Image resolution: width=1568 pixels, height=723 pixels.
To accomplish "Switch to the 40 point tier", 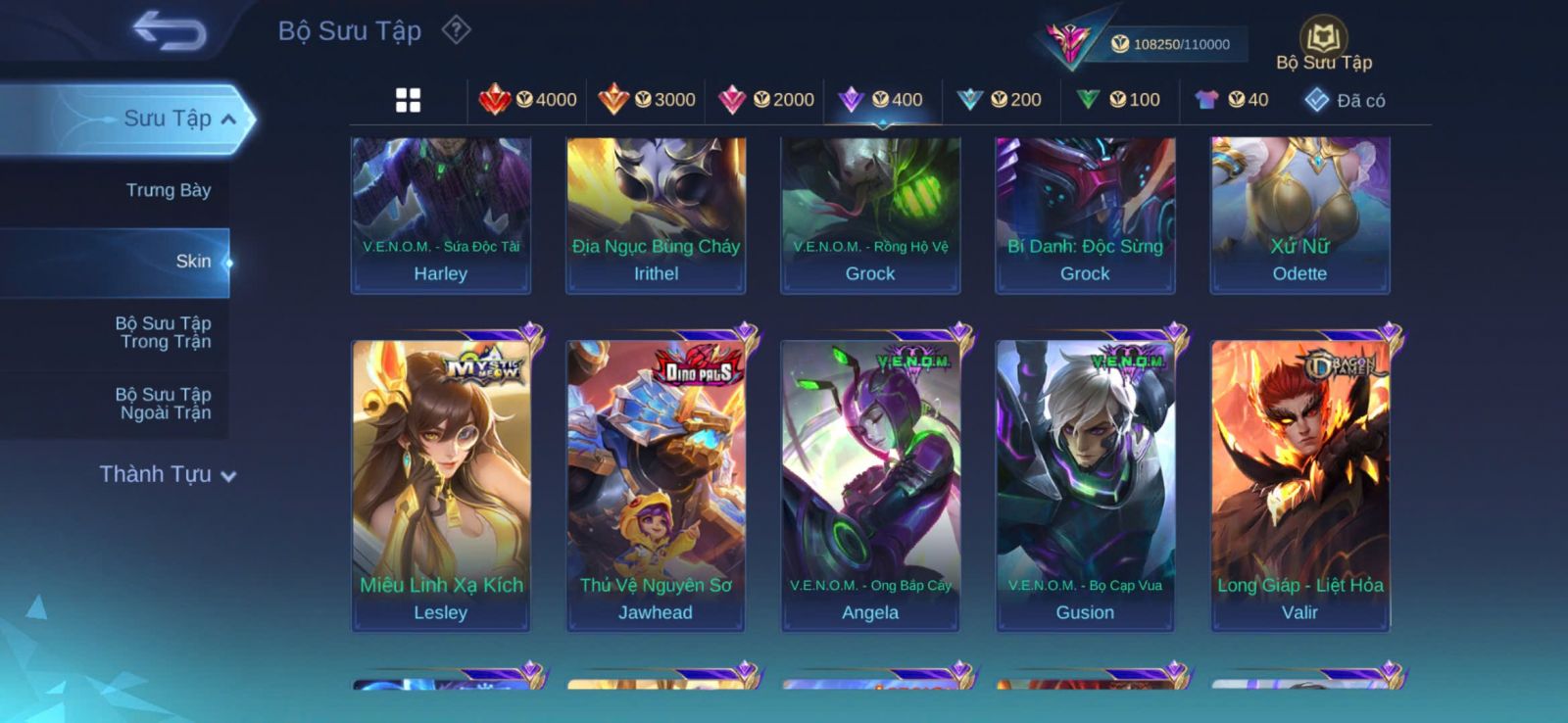I will [x=1232, y=100].
